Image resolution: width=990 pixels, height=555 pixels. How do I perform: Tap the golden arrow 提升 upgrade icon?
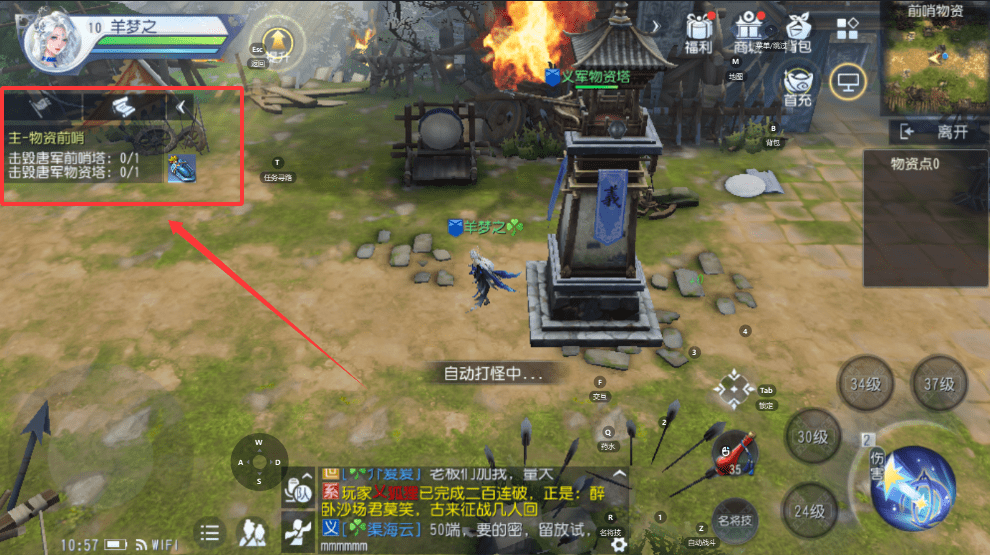coord(276,41)
